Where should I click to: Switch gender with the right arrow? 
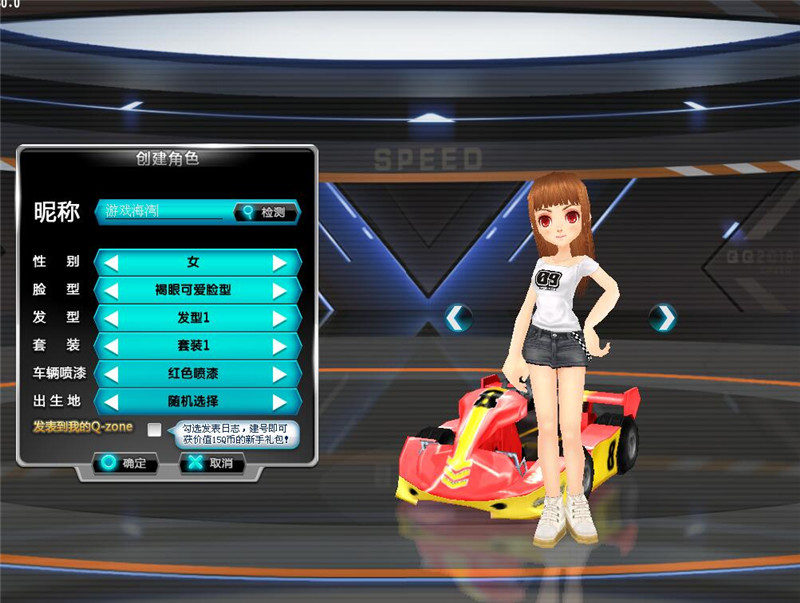tap(281, 263)
